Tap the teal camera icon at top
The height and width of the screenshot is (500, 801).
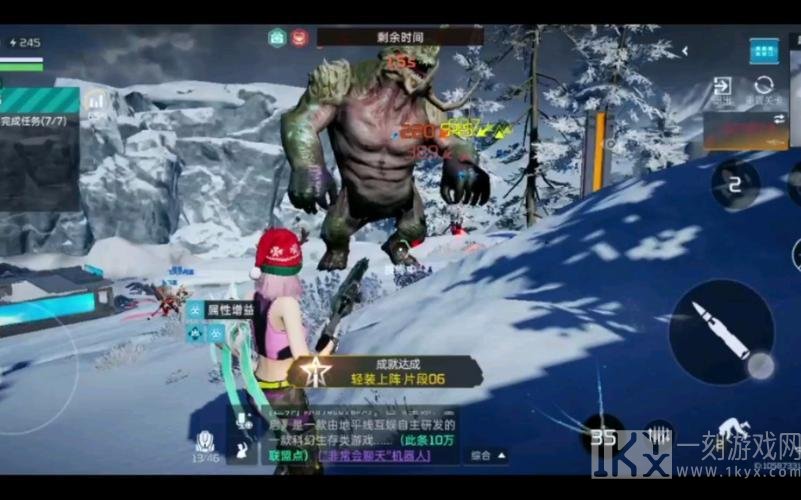click(x=277, y=38)
